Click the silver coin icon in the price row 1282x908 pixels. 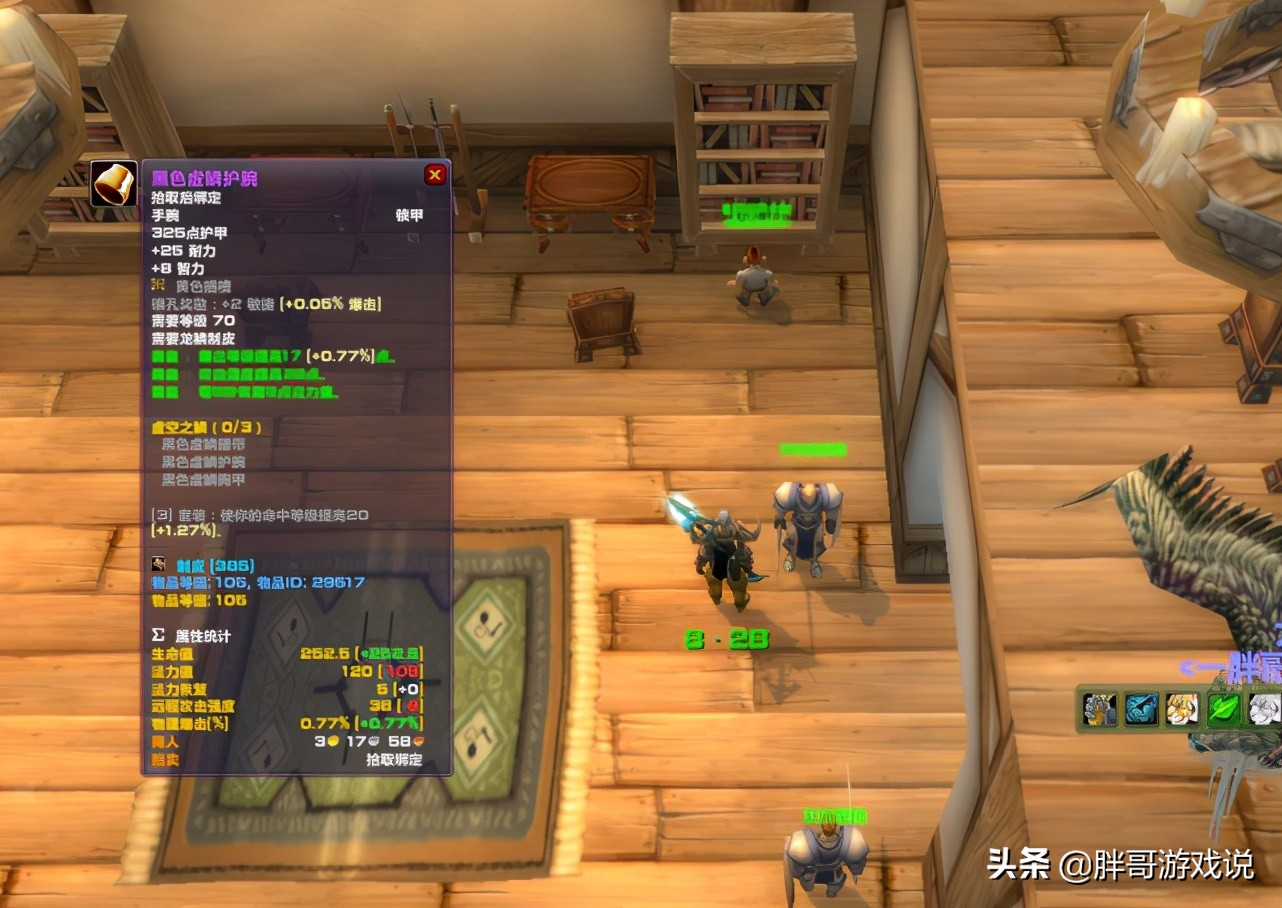(x=372, y=741)
